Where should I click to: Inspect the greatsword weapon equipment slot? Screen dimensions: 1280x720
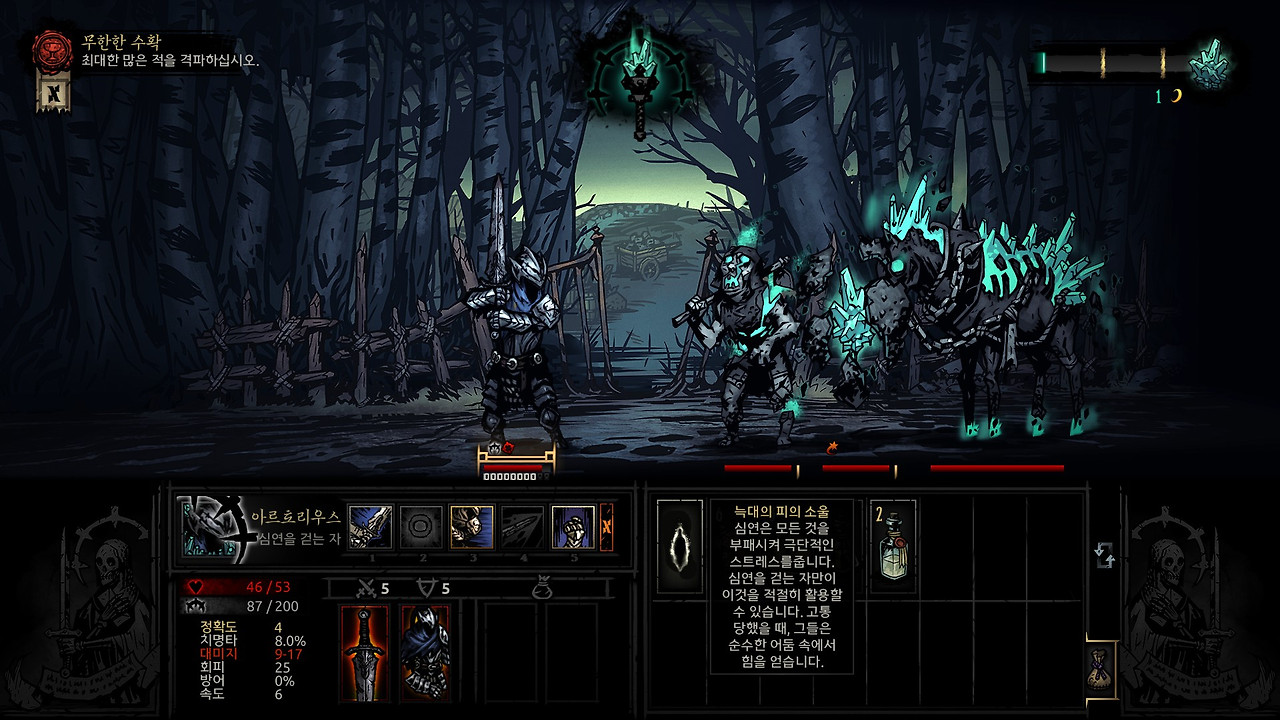[365, 652]
